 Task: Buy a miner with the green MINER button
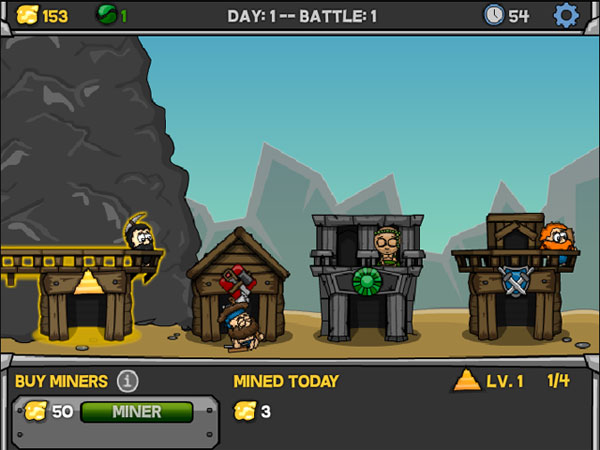[x=136, y=411]
